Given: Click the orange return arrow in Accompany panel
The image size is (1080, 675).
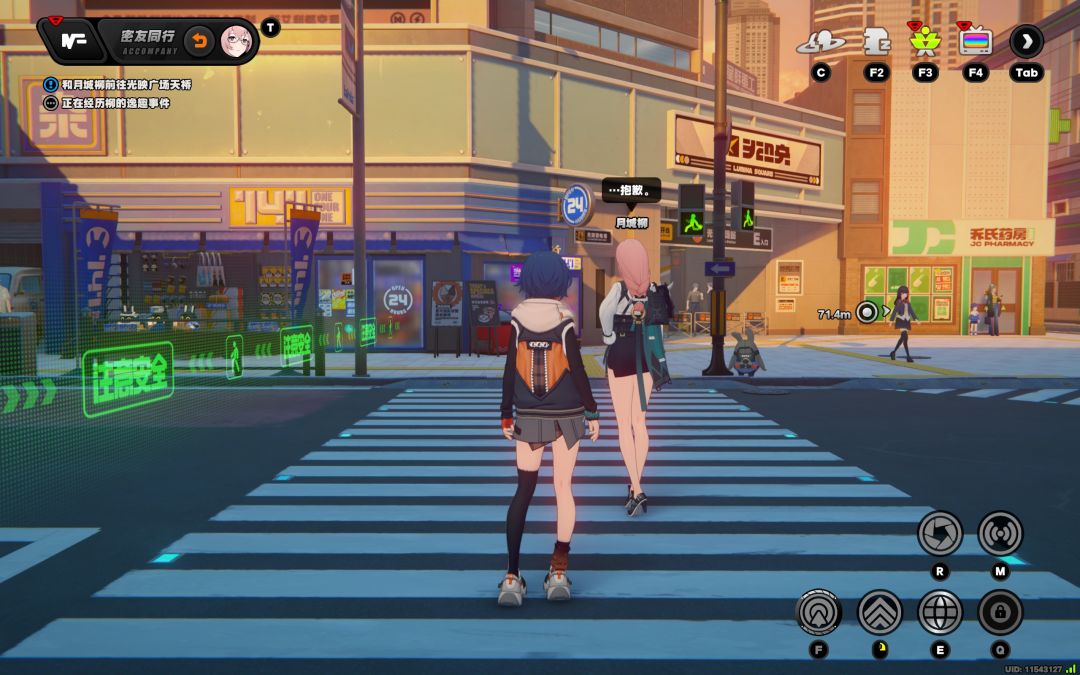Looking at the screenshot, I should [x=199, y=41].
